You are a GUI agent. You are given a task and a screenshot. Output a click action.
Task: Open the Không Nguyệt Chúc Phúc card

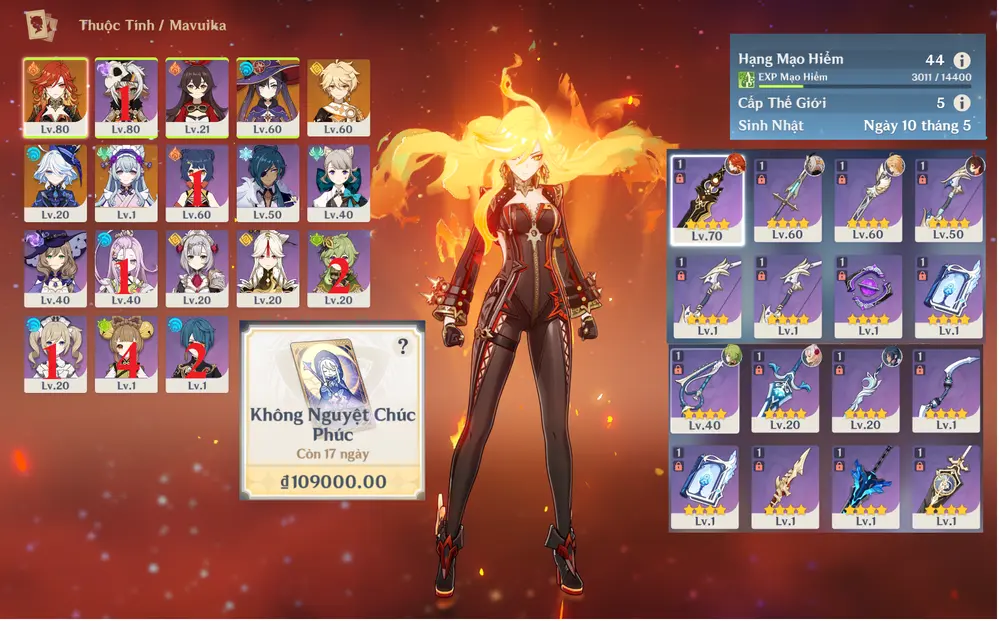coord(332,408)
